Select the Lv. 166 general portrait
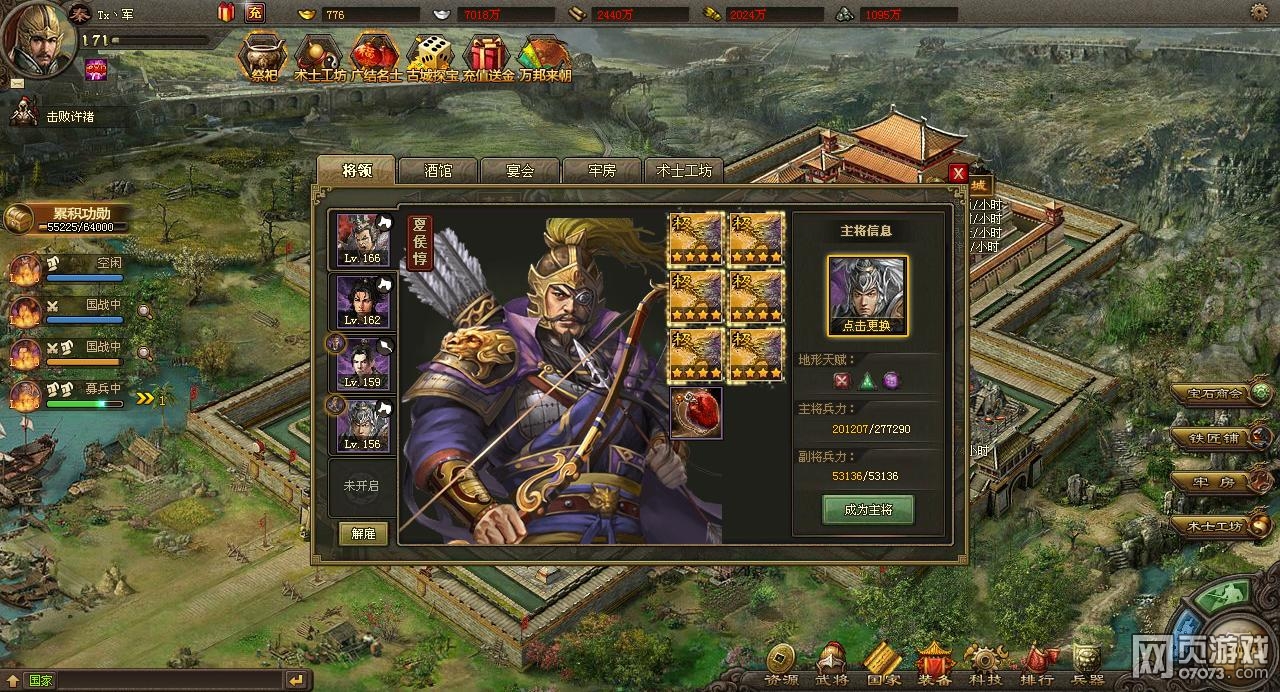The height and width of the screenshot is (692, 1280). point(362,240)
